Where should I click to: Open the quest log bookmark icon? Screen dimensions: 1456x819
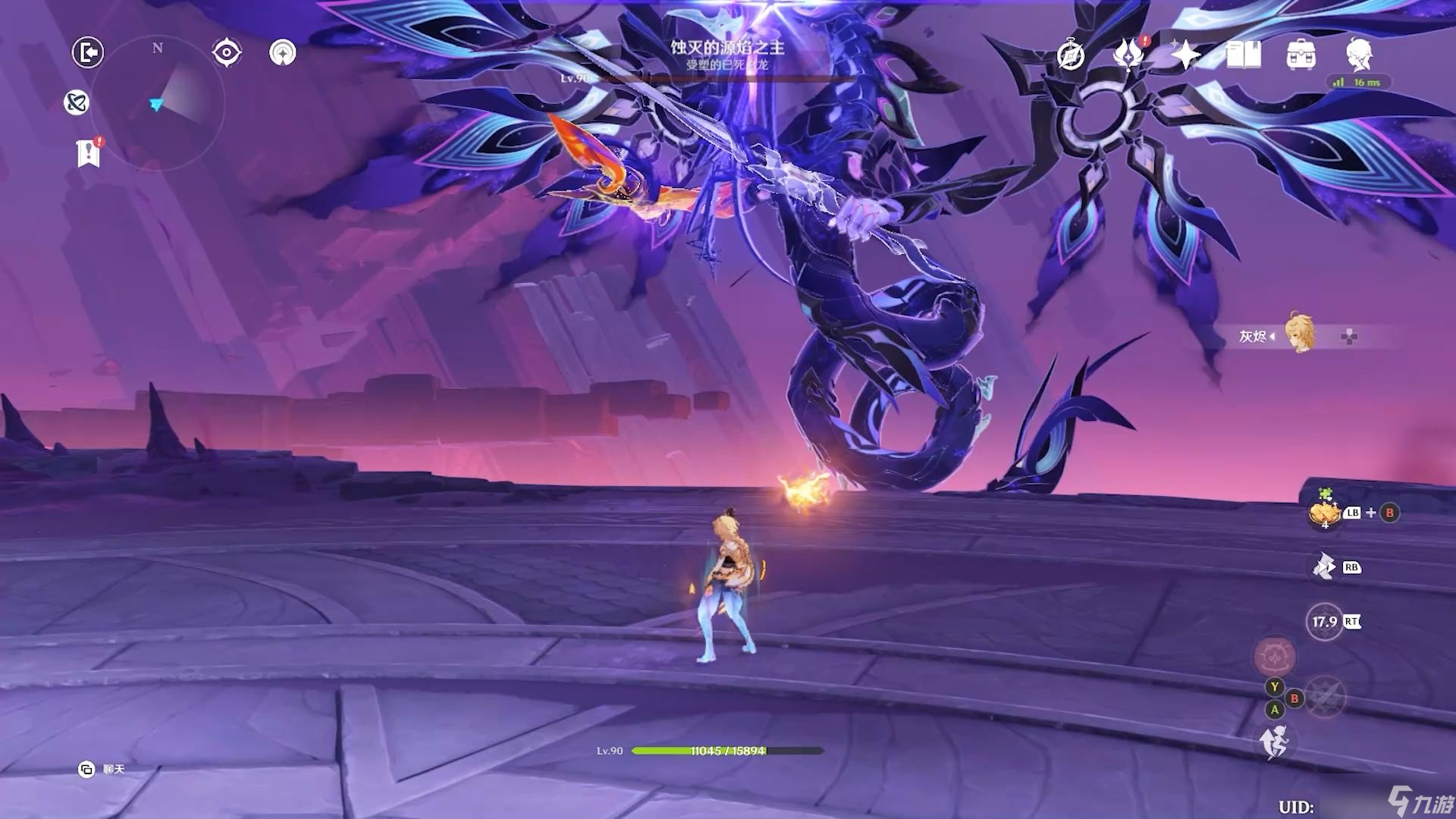pyautogui.click(x=88, y=153)
